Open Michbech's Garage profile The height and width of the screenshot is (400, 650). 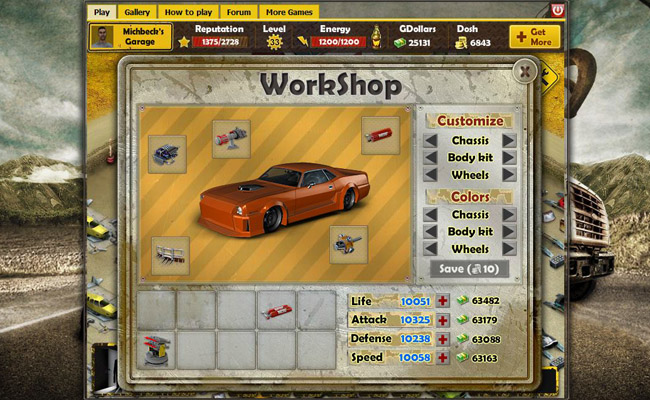pyautogui.click(x=130, y=37)
